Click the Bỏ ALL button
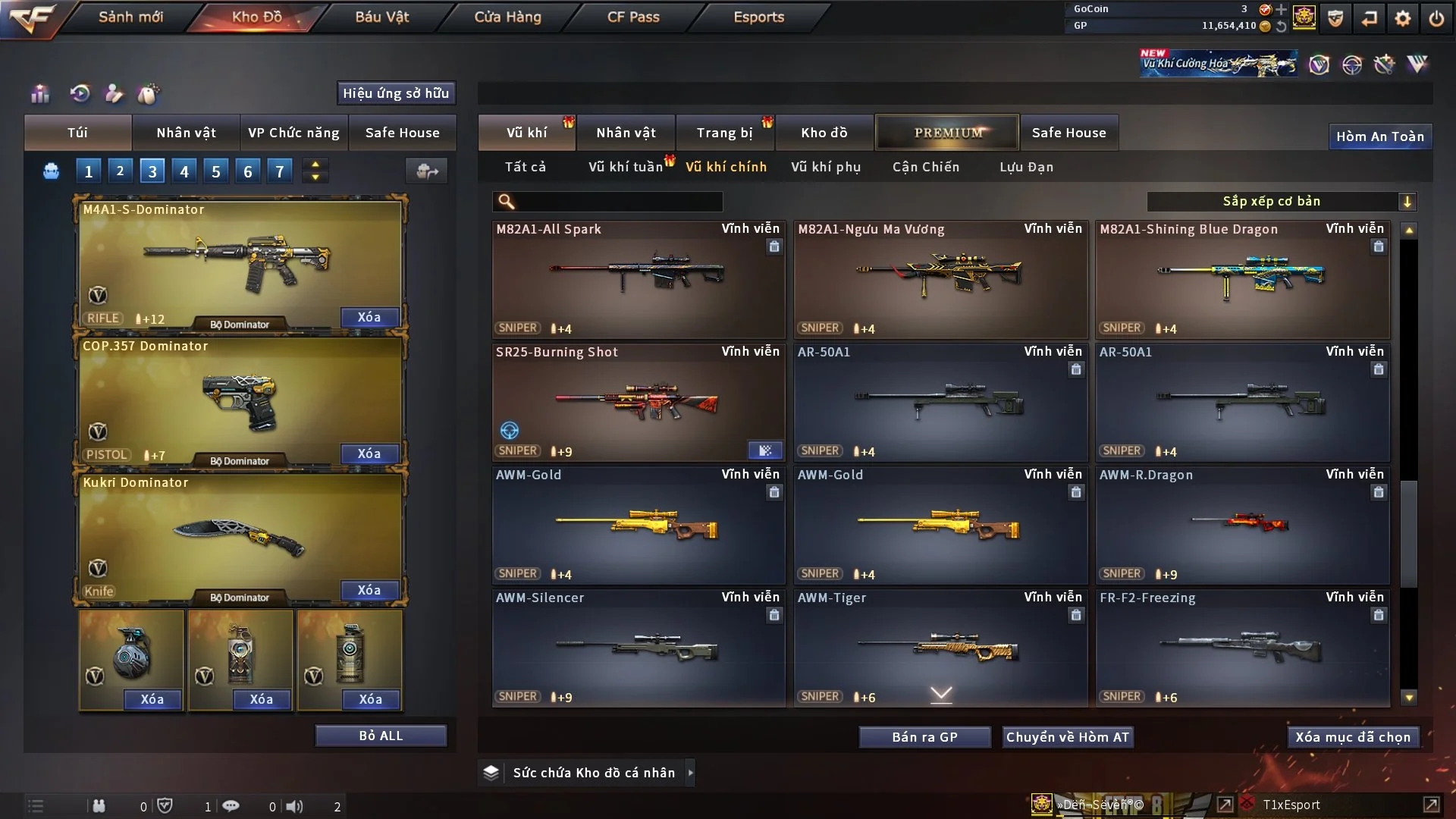The image size is (1456, 819). pyautogui.click(x=381, y=736)
